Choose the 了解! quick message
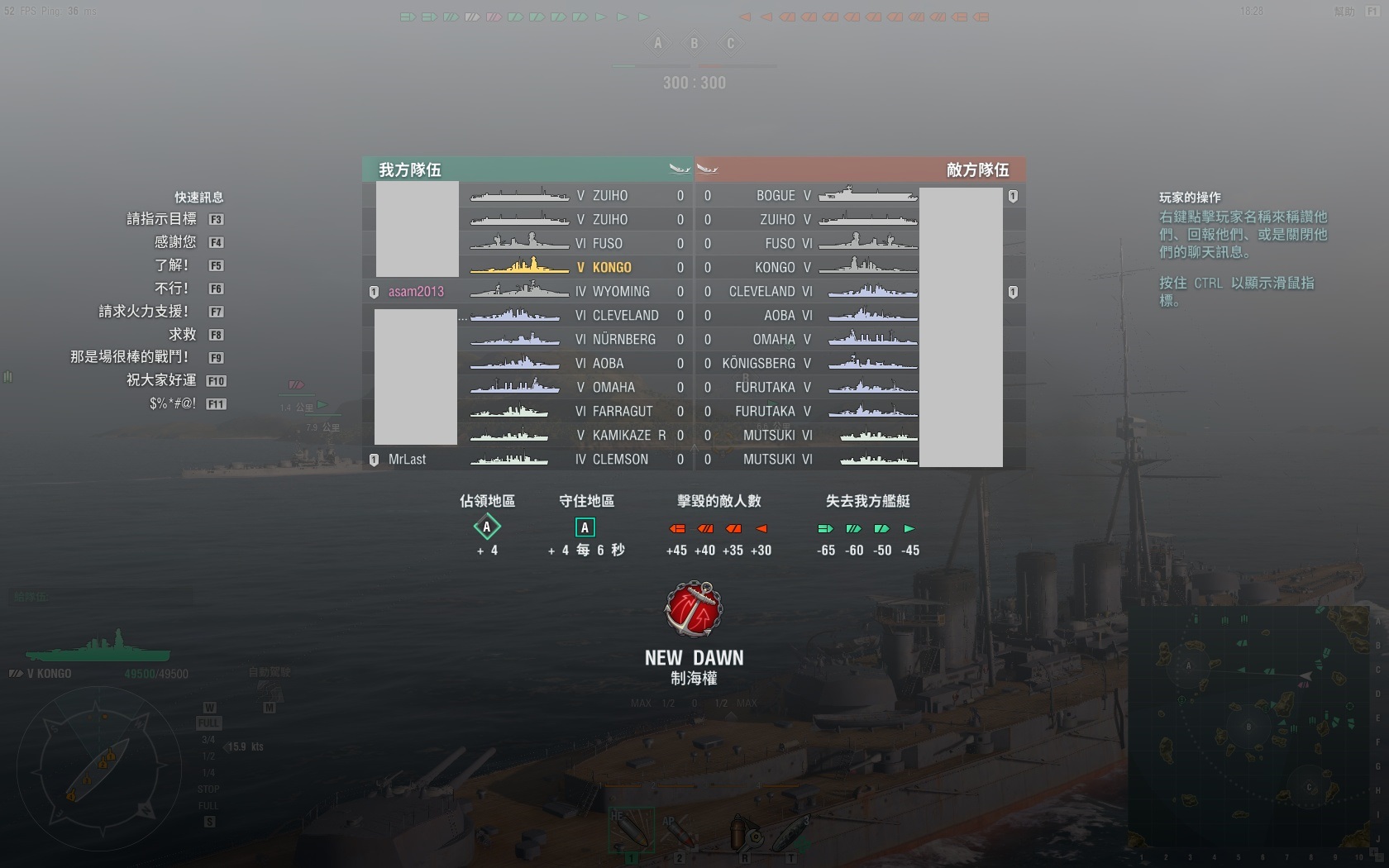Viewport: 1389px width, 868px height. [172, 265]
